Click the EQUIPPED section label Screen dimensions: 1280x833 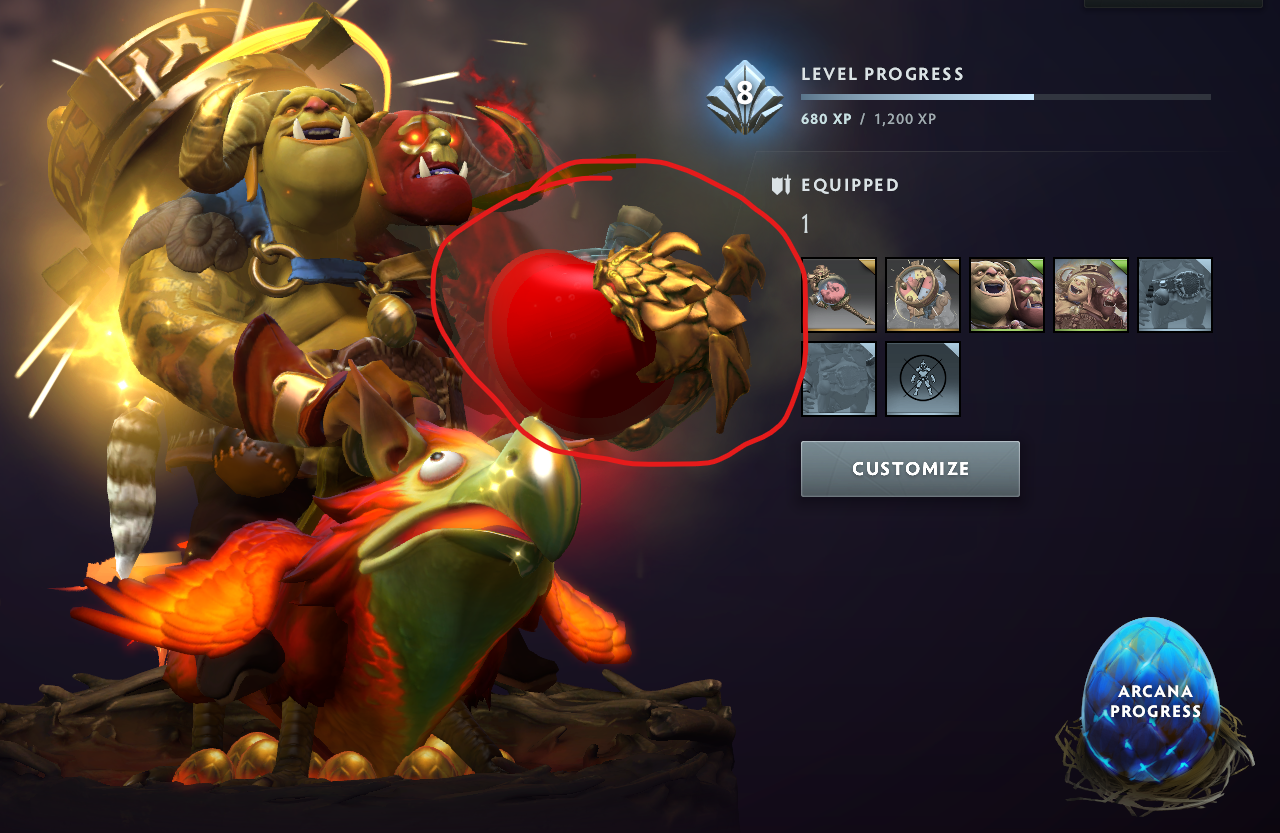[848, 184]
